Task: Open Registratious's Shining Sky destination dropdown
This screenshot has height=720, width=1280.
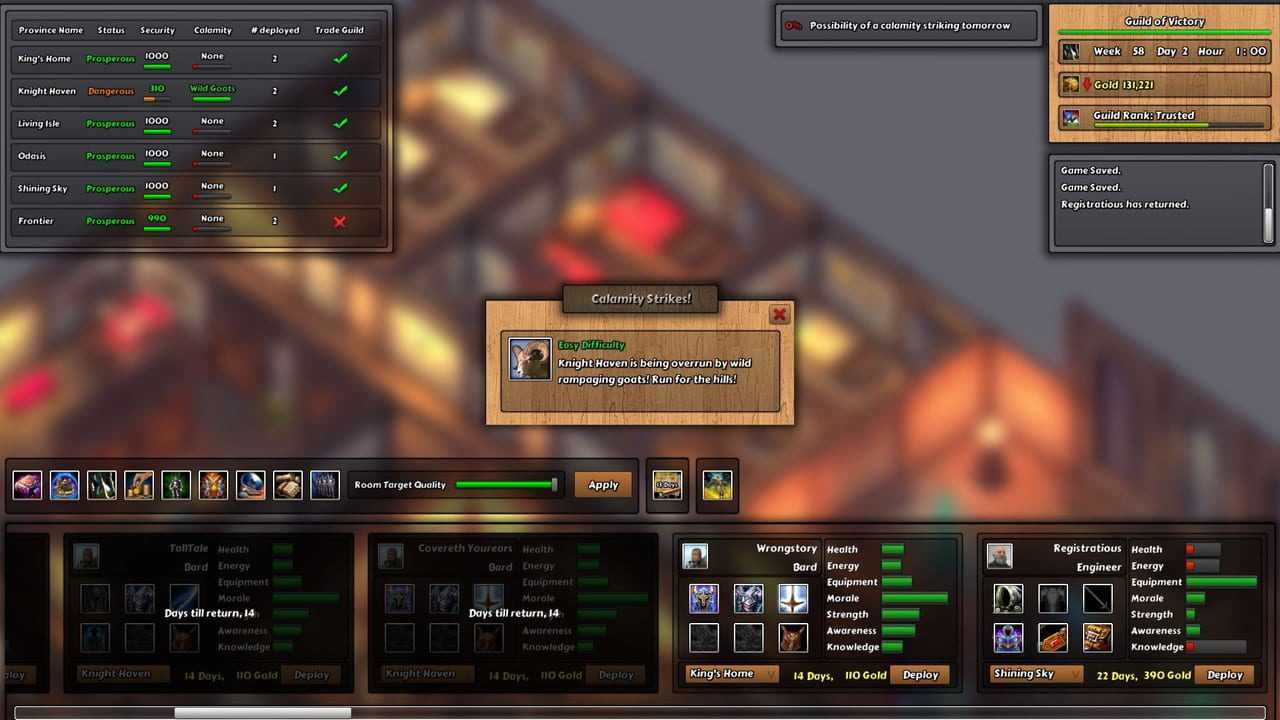Action: tap(1036, 674)
